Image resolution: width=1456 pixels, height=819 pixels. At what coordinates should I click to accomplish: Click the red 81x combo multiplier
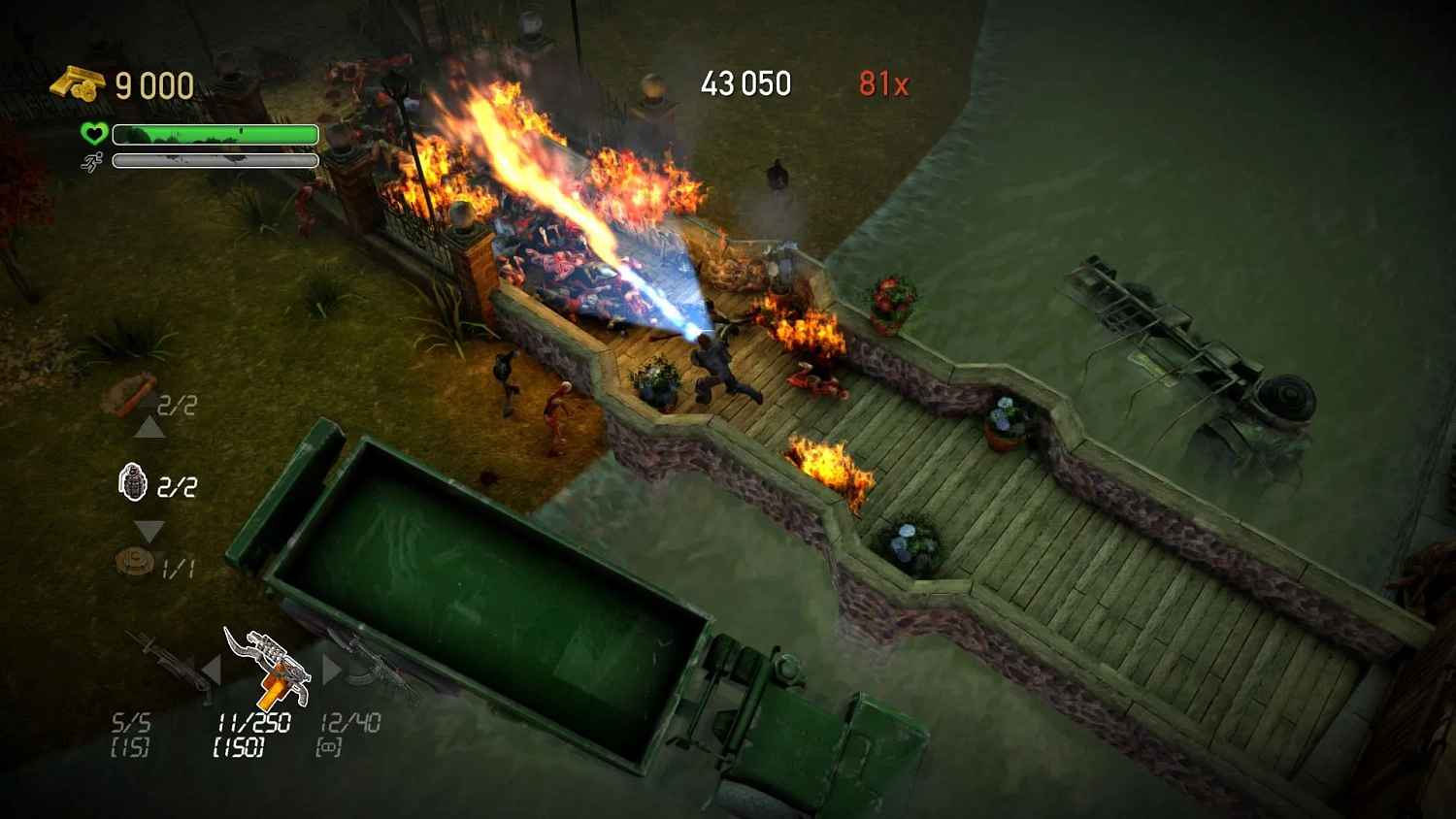883,84
